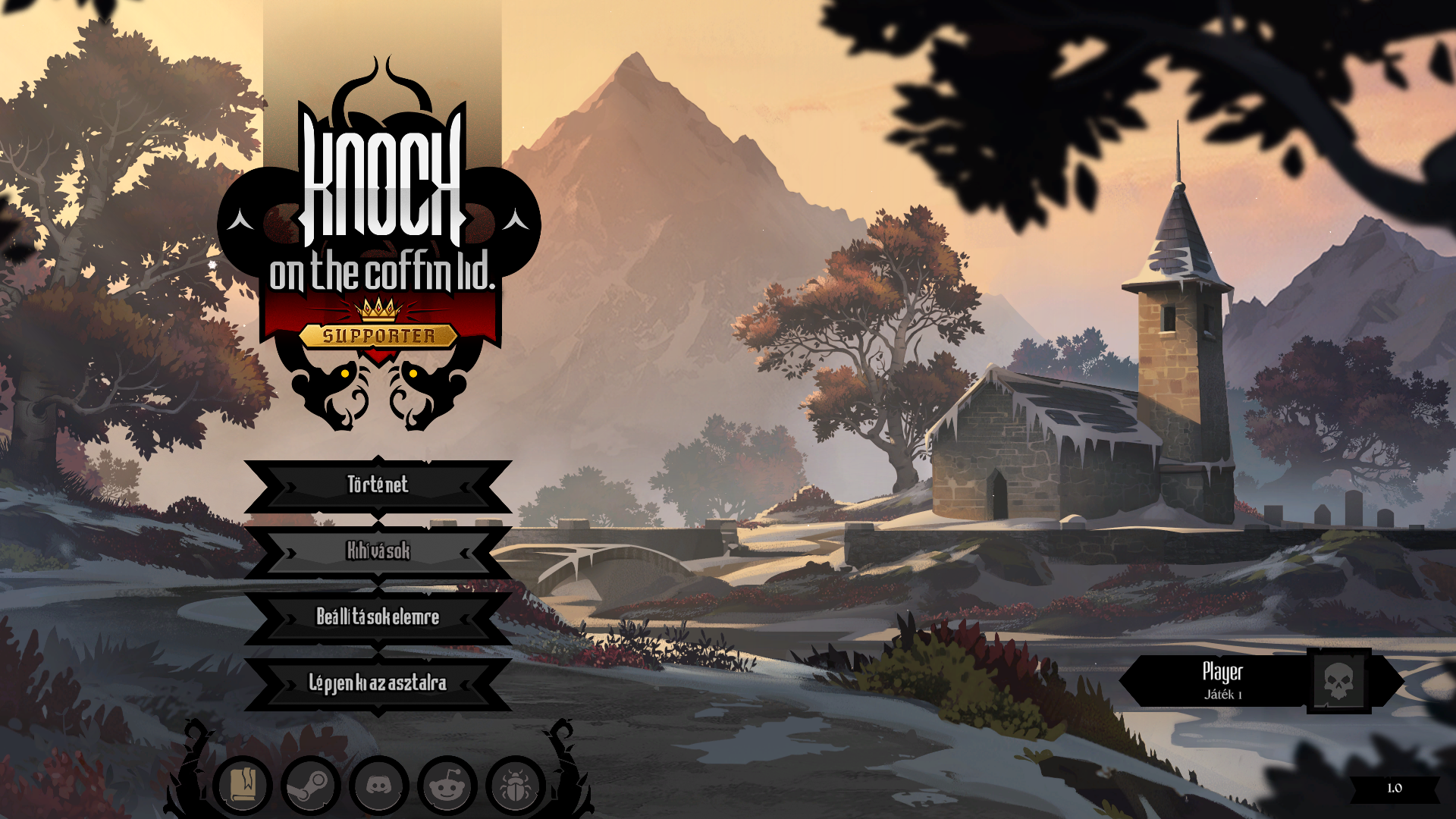Select the skull avatar portrait

[x=1338, y=681]
